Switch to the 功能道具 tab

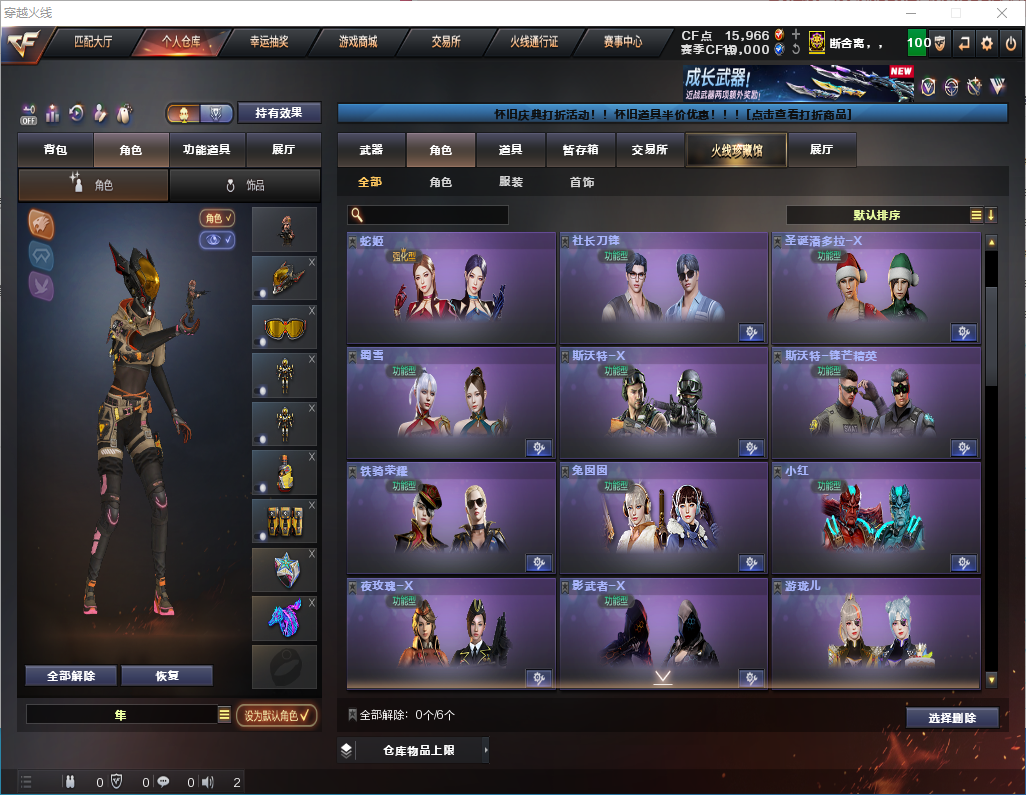point(207,150)
